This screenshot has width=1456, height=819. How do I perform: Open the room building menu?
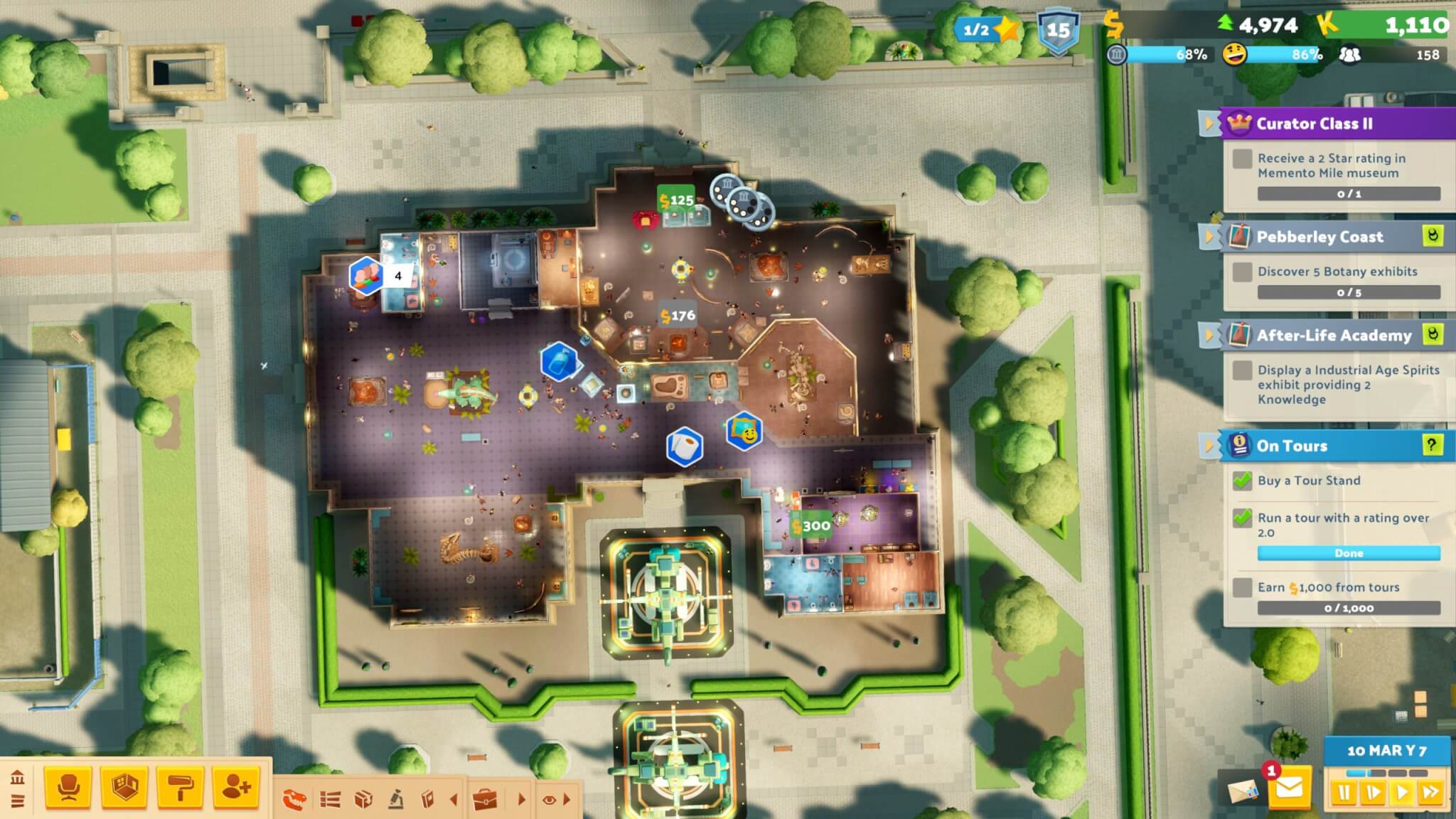click(124, 788)
